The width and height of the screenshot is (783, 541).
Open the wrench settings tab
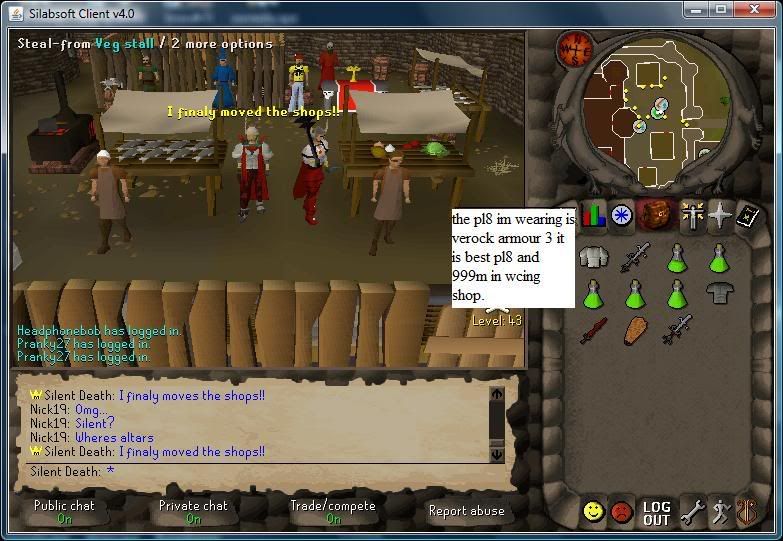click(x=692, y=513)
